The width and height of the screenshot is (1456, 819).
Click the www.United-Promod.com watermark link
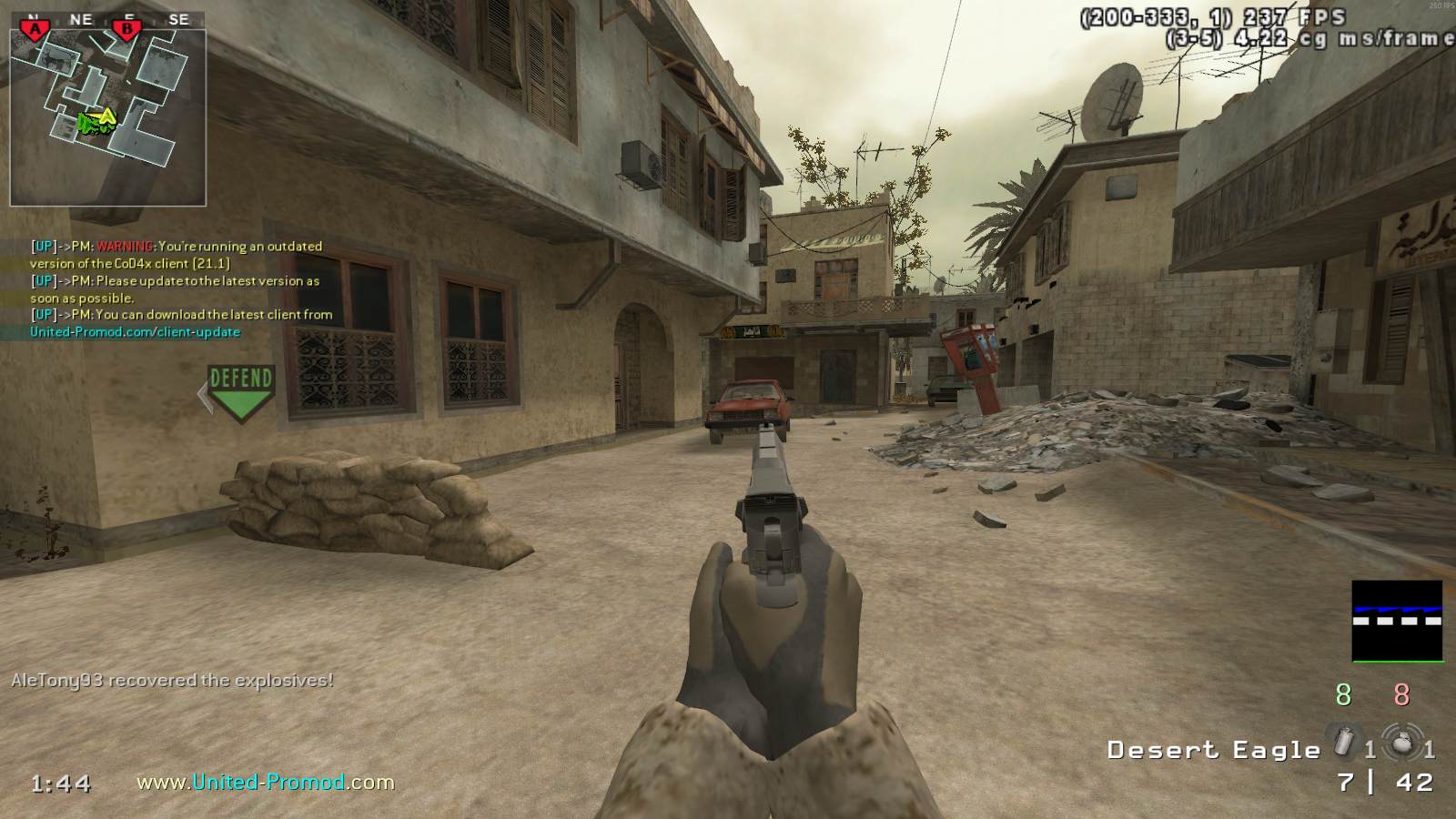266,782
